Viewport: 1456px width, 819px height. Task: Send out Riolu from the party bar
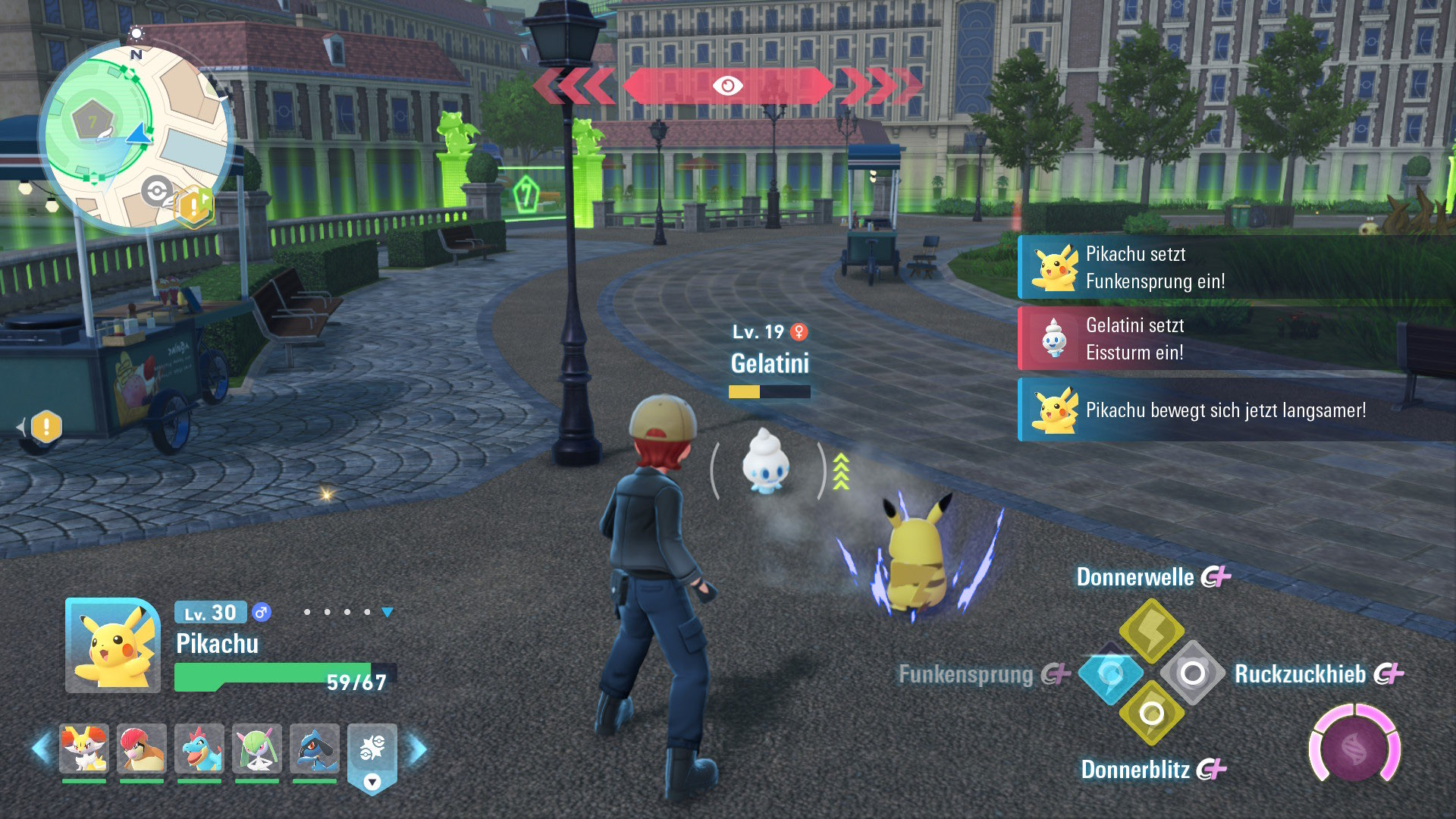(315, 748)
